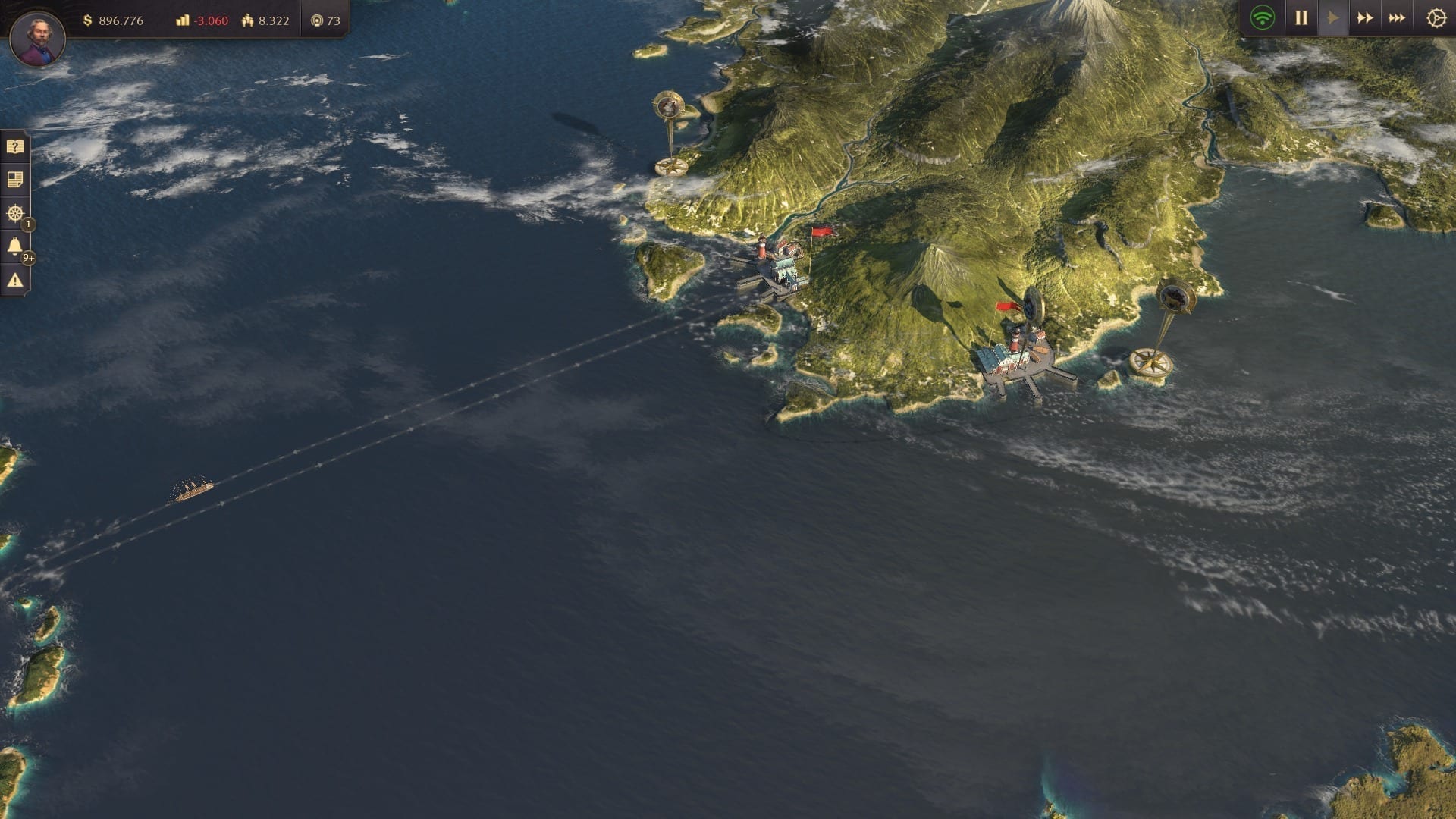View the population figure icon
Image resolution: width=1456 pixels, height=819 pixels.
pyautogui.click(x=265, y=20)
